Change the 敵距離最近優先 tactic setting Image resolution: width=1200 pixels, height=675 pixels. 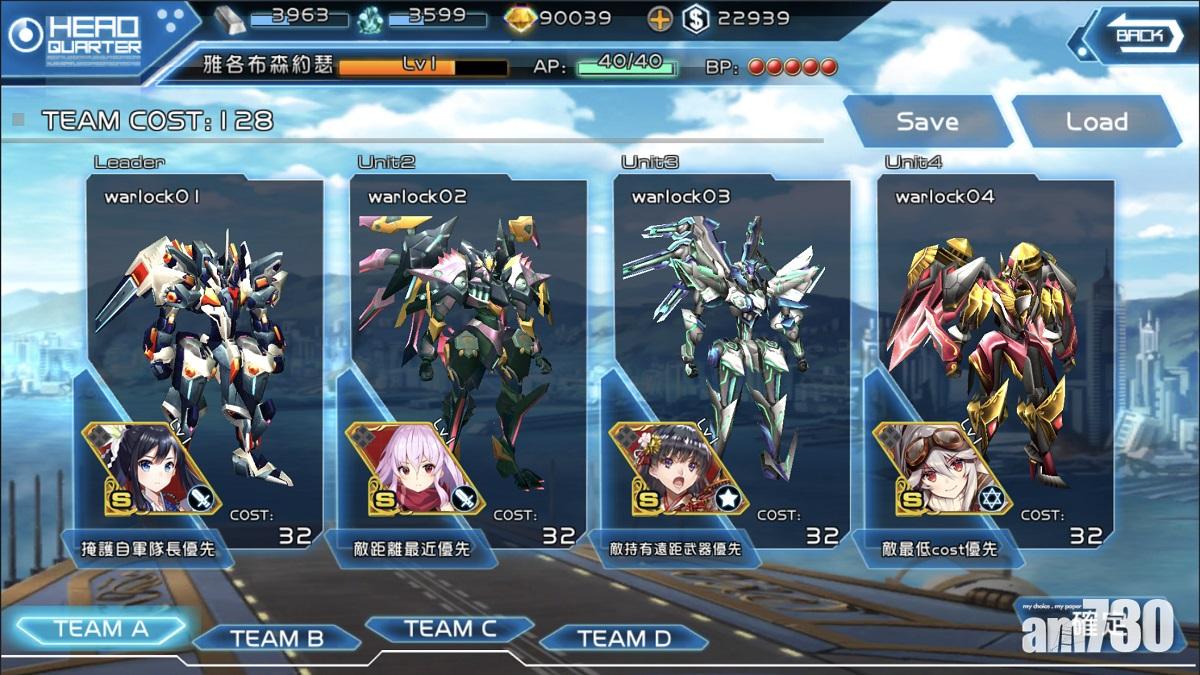[x=411, y=549]
